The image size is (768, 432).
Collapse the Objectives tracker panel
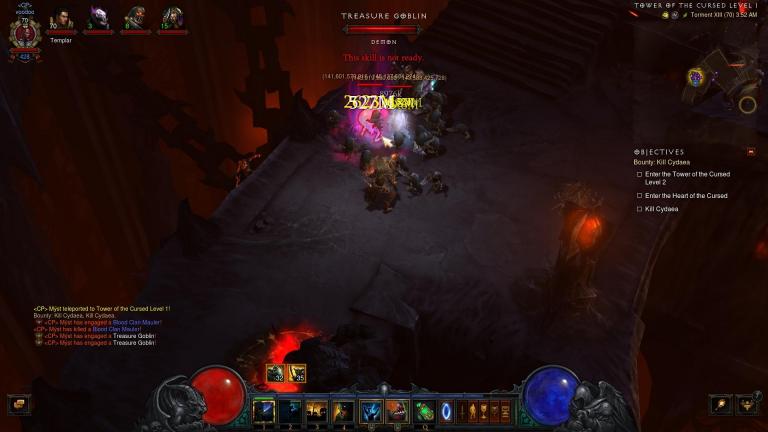[751, 152]
